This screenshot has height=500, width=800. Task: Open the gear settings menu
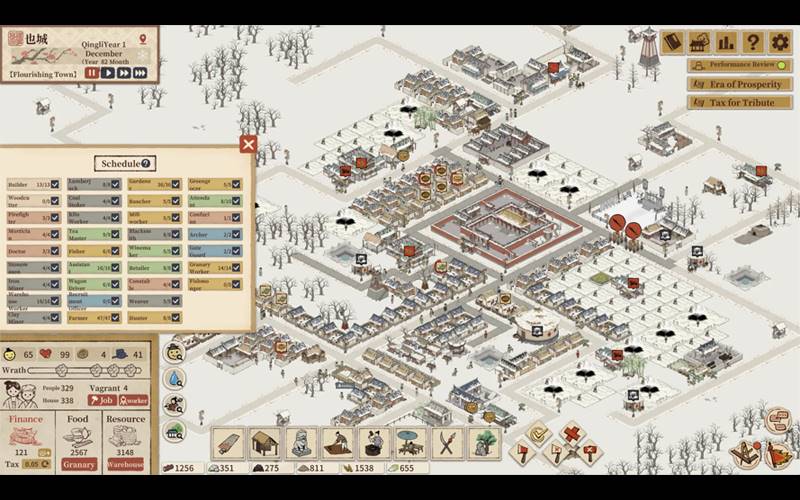click(x=779, y=42)
